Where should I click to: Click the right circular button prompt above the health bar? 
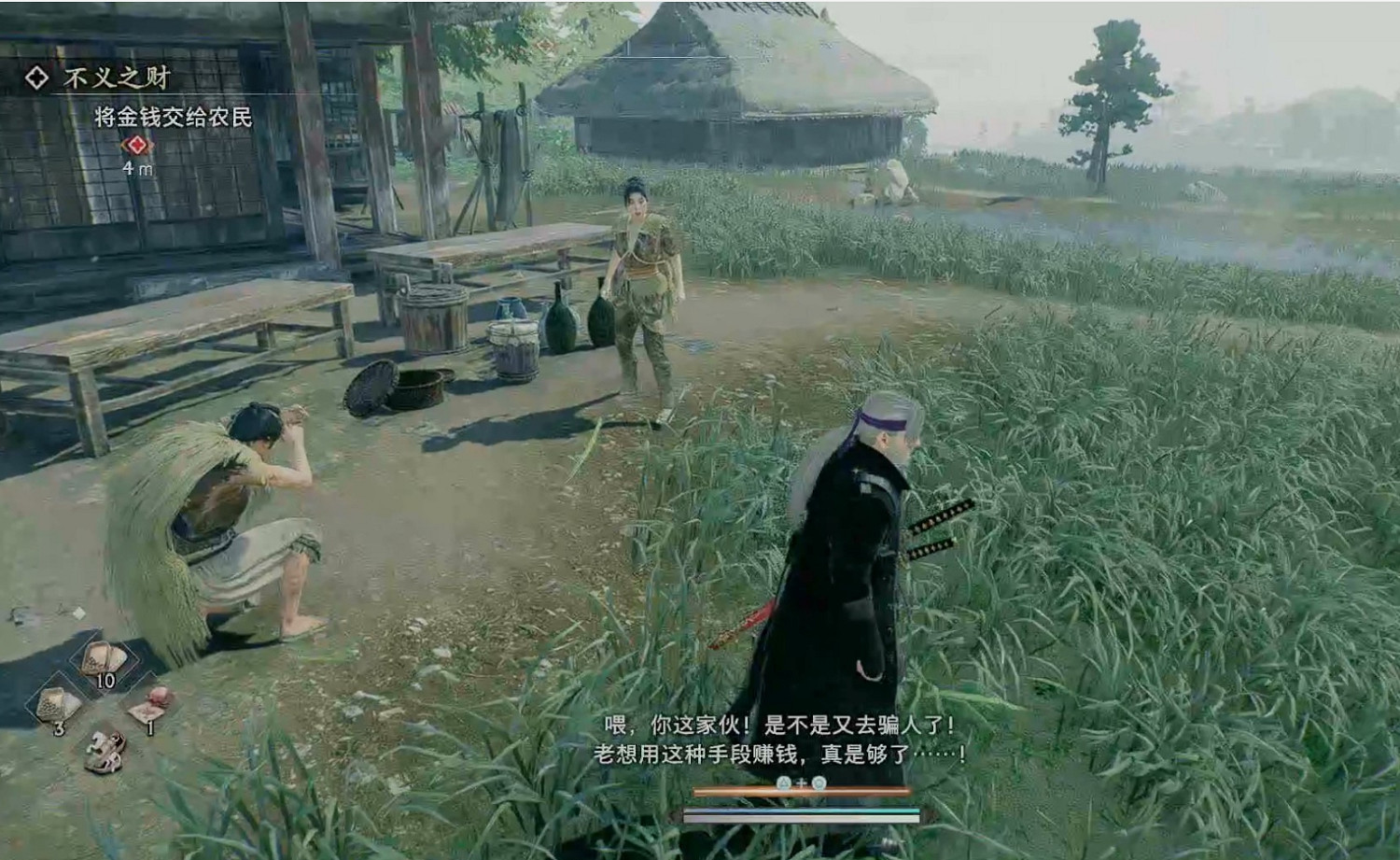[819, 783]
